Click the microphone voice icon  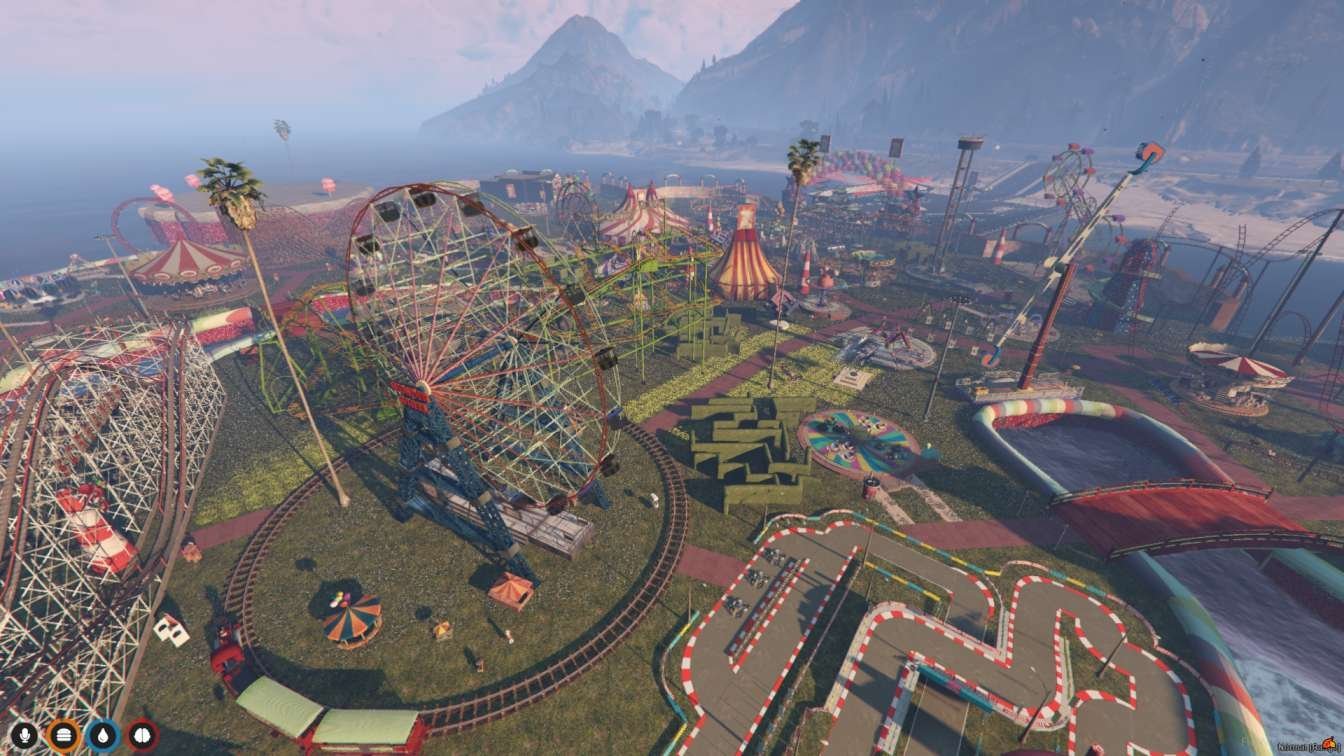[23, 735]
